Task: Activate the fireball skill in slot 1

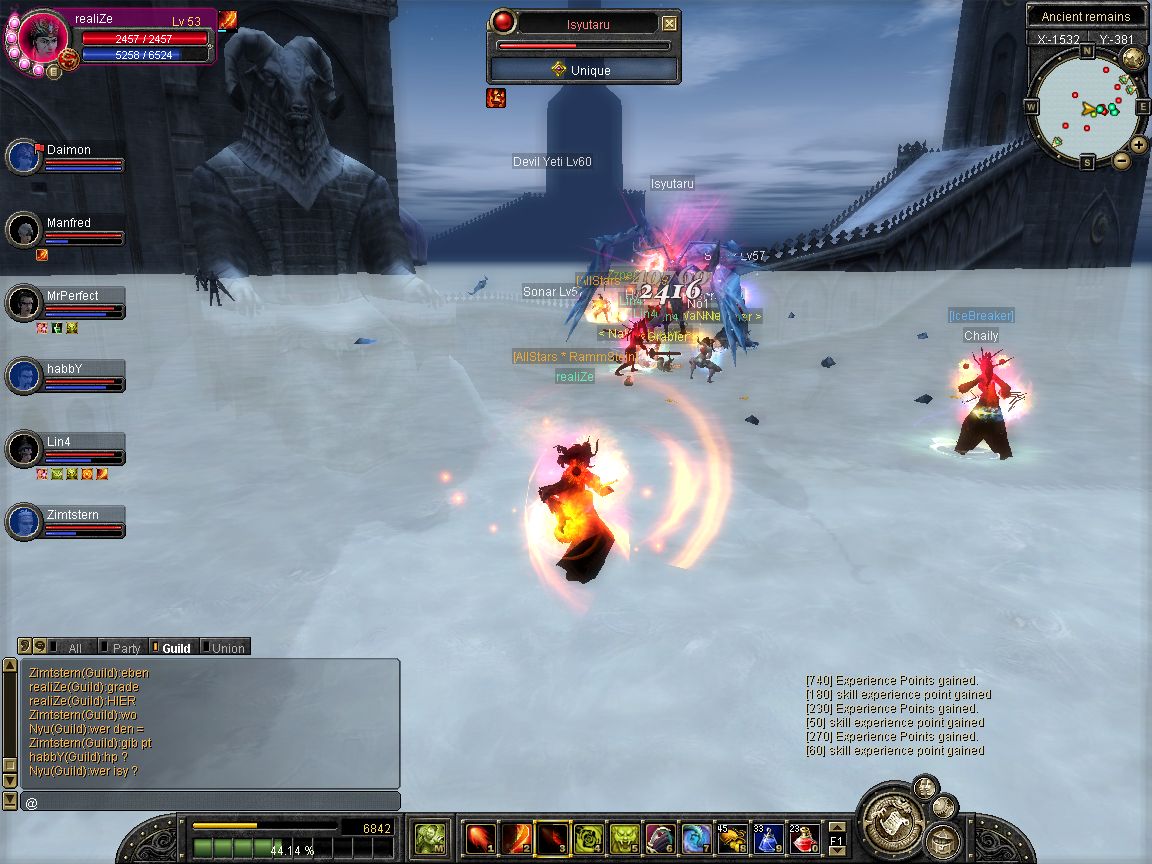Action: click(481, 838)
